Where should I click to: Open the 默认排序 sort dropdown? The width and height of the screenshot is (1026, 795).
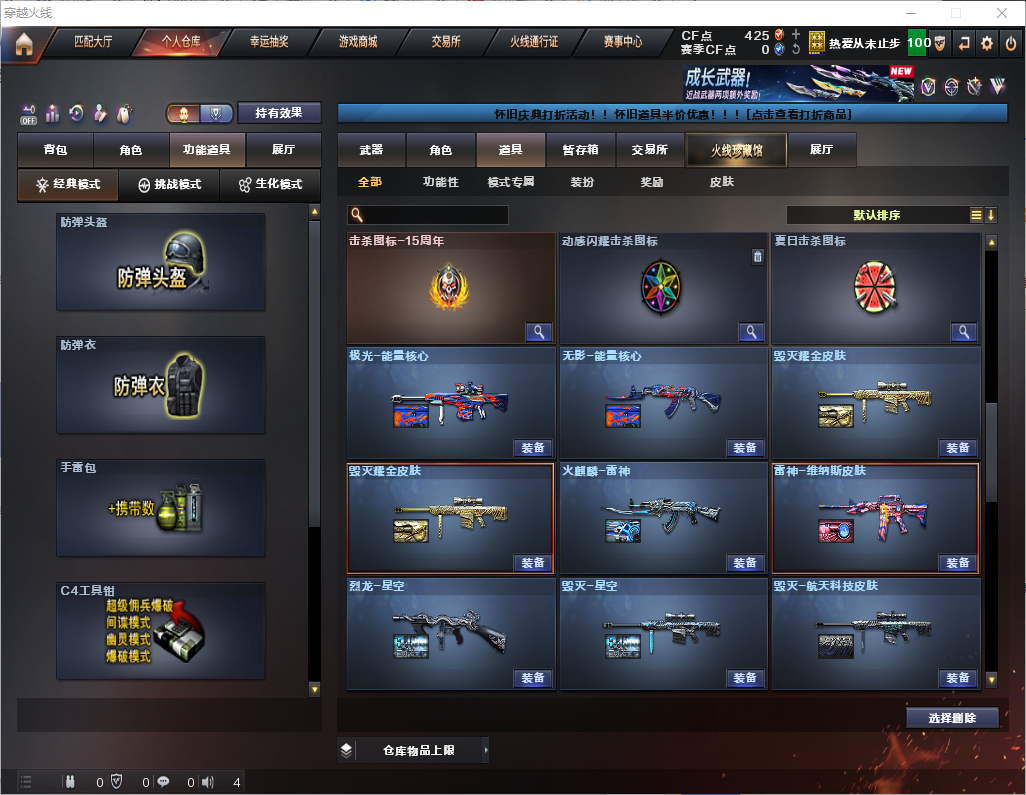(x=876, y=215)
